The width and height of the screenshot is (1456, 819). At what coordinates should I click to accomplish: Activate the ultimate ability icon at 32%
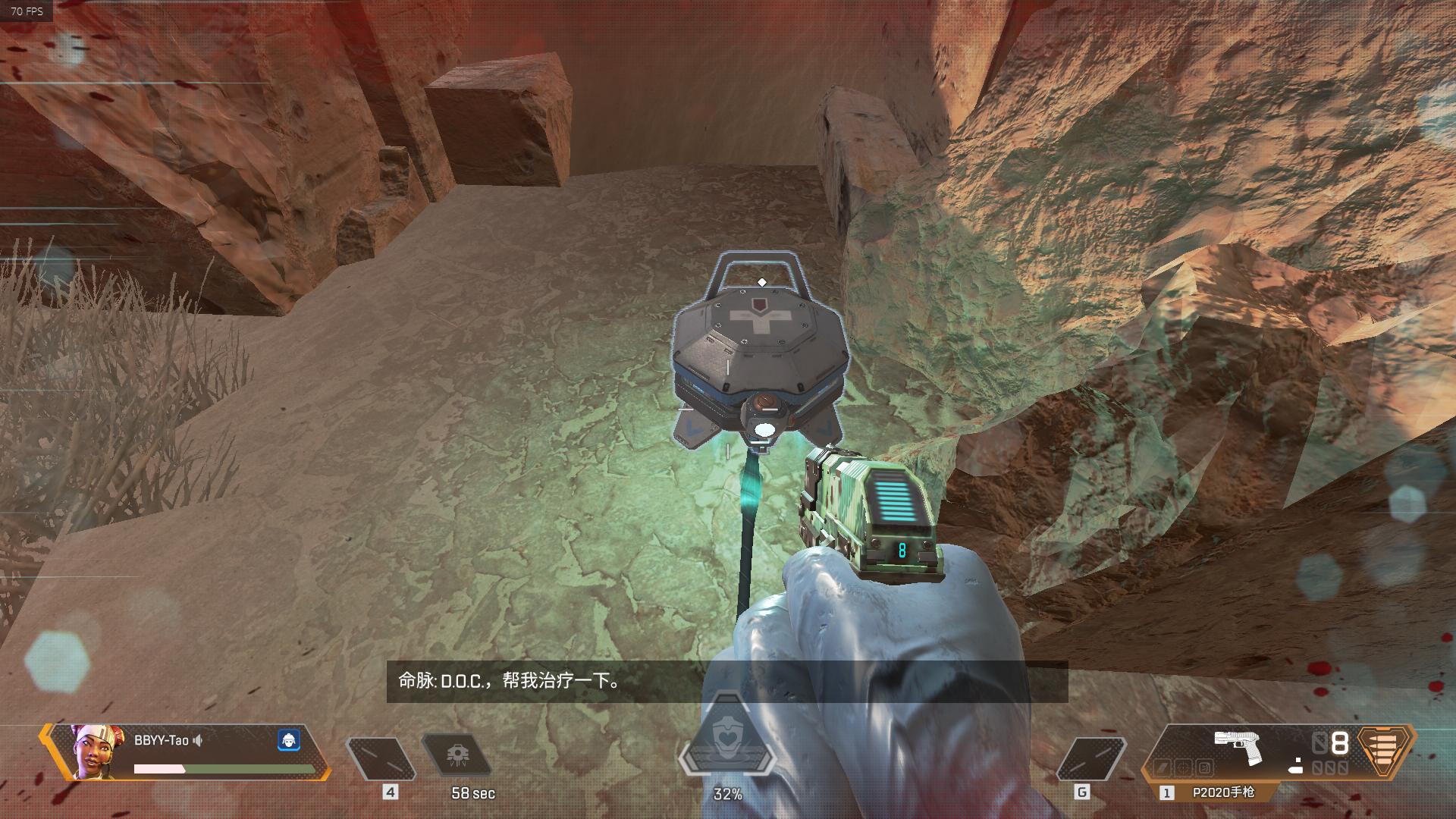pos(727,745)
